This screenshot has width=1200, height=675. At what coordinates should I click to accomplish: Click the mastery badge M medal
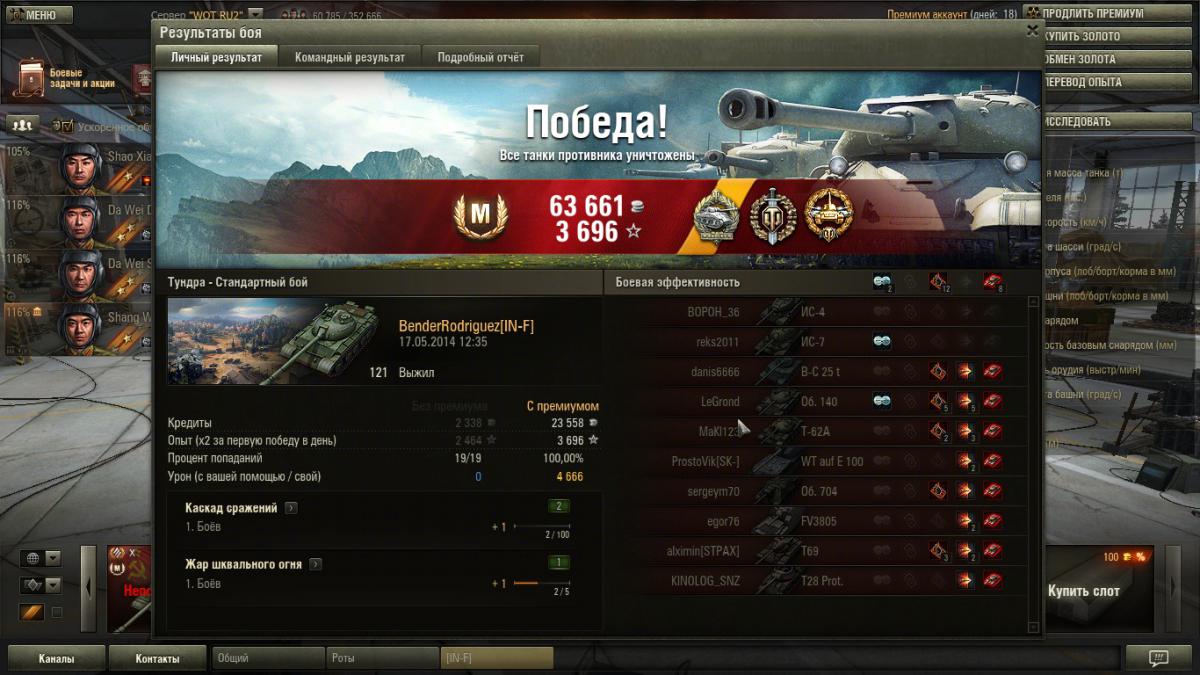click(x=480, y=214)
